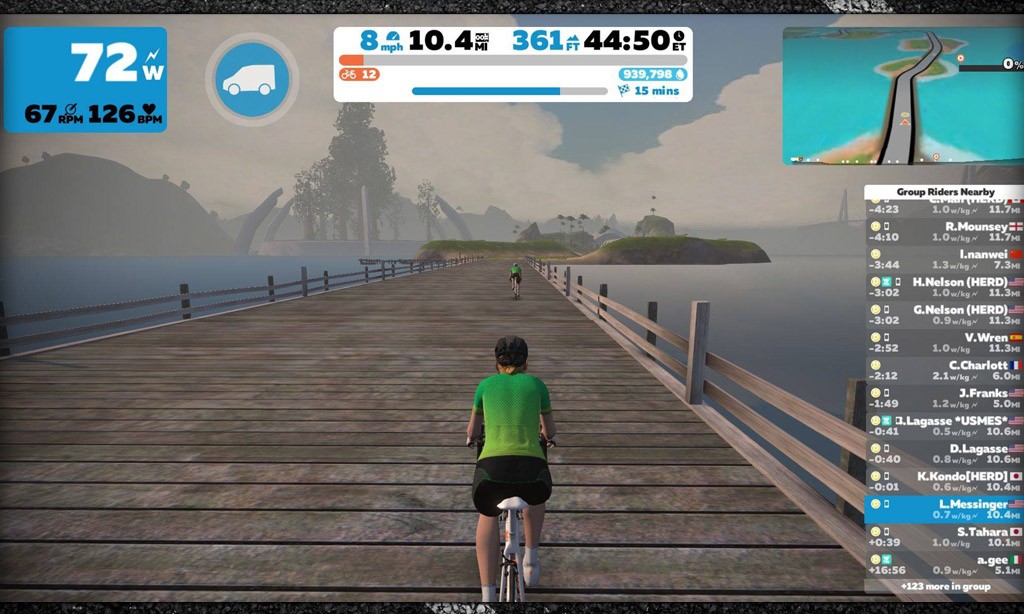Select rider I.nanwei in the riders list

pyautogui.click(x=944, y=260)
